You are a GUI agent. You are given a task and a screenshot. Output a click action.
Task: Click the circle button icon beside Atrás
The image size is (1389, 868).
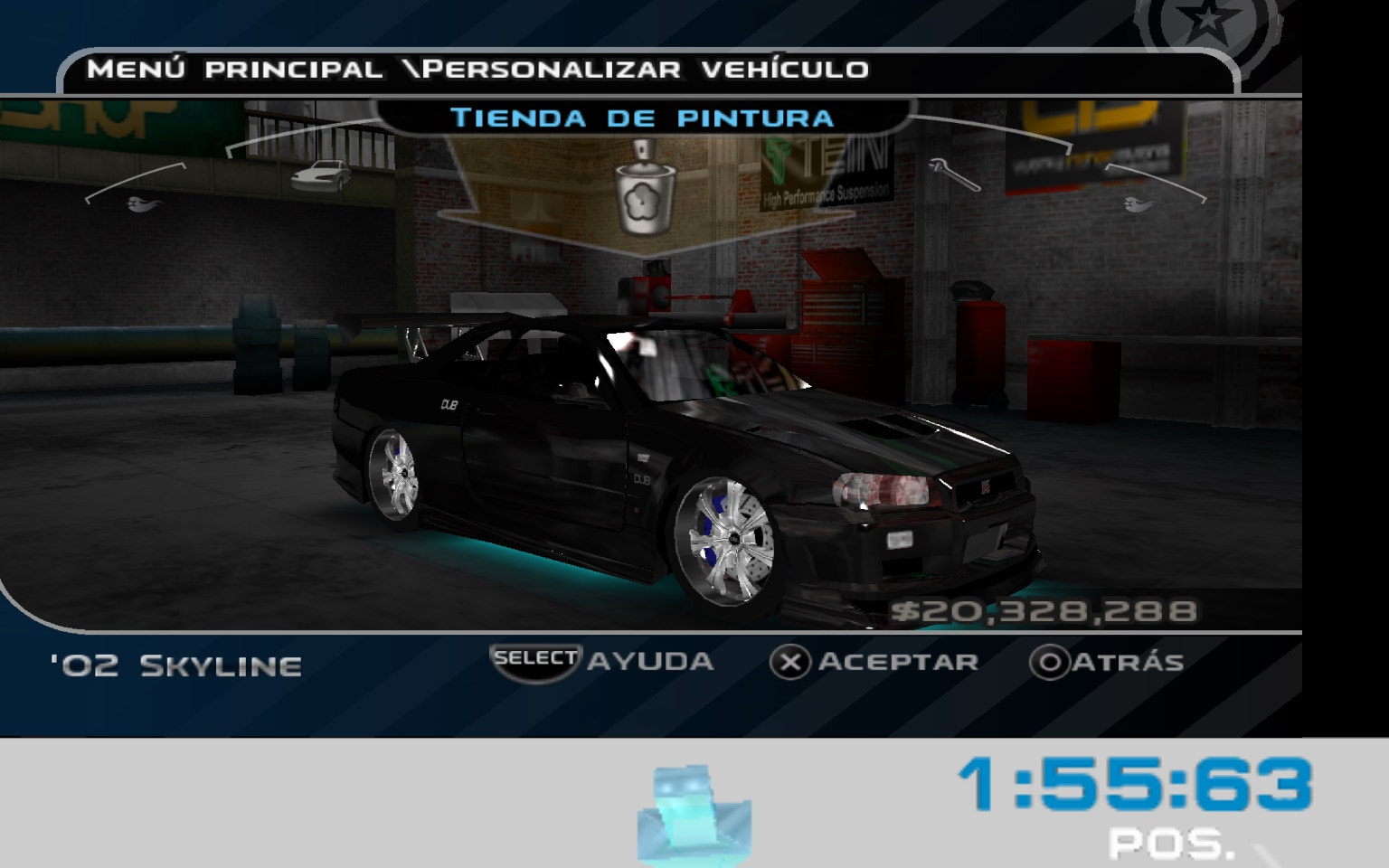point(1052,661)
